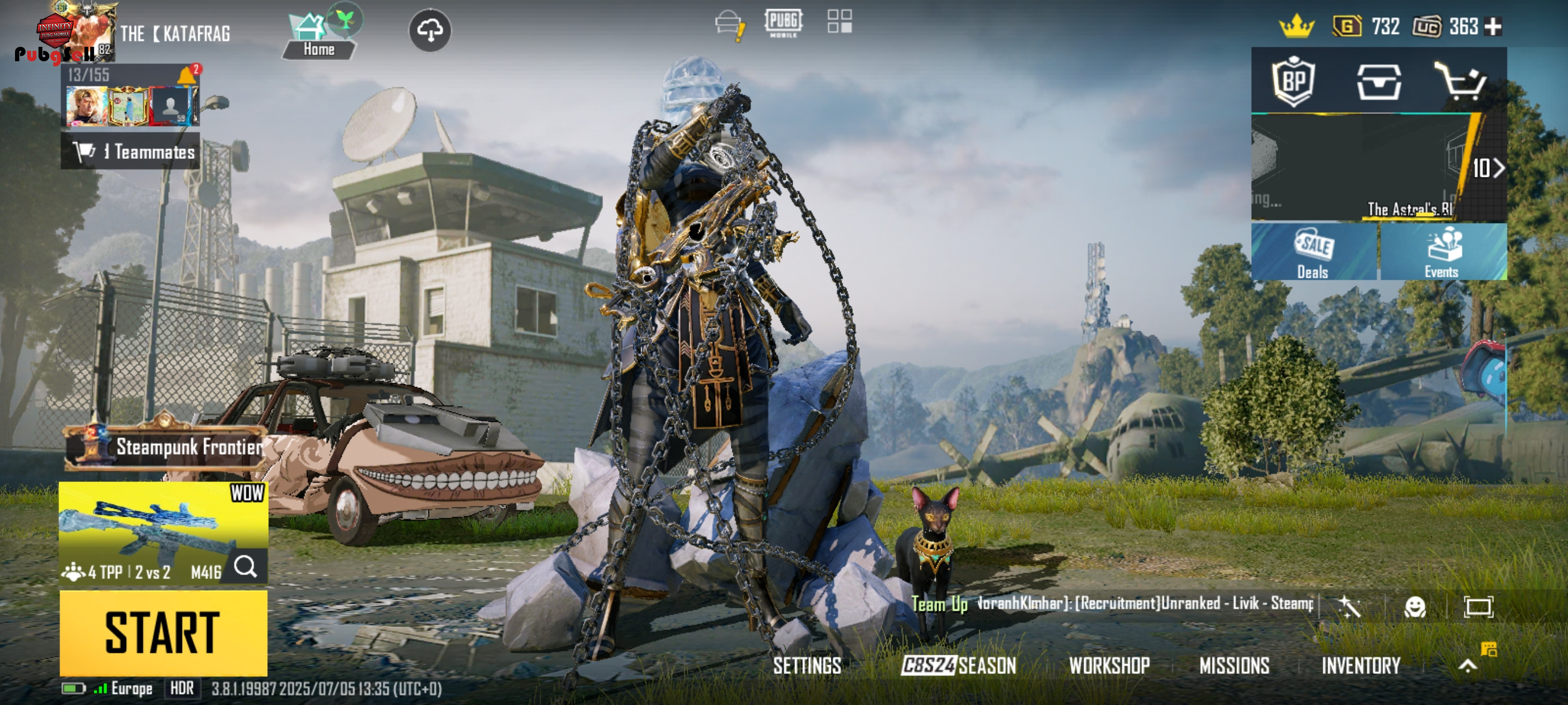Screen dimensions: 1568x705
Task: Expand the bottom menu arrow
Action: pyautogui.click(x=1467, y=666)
